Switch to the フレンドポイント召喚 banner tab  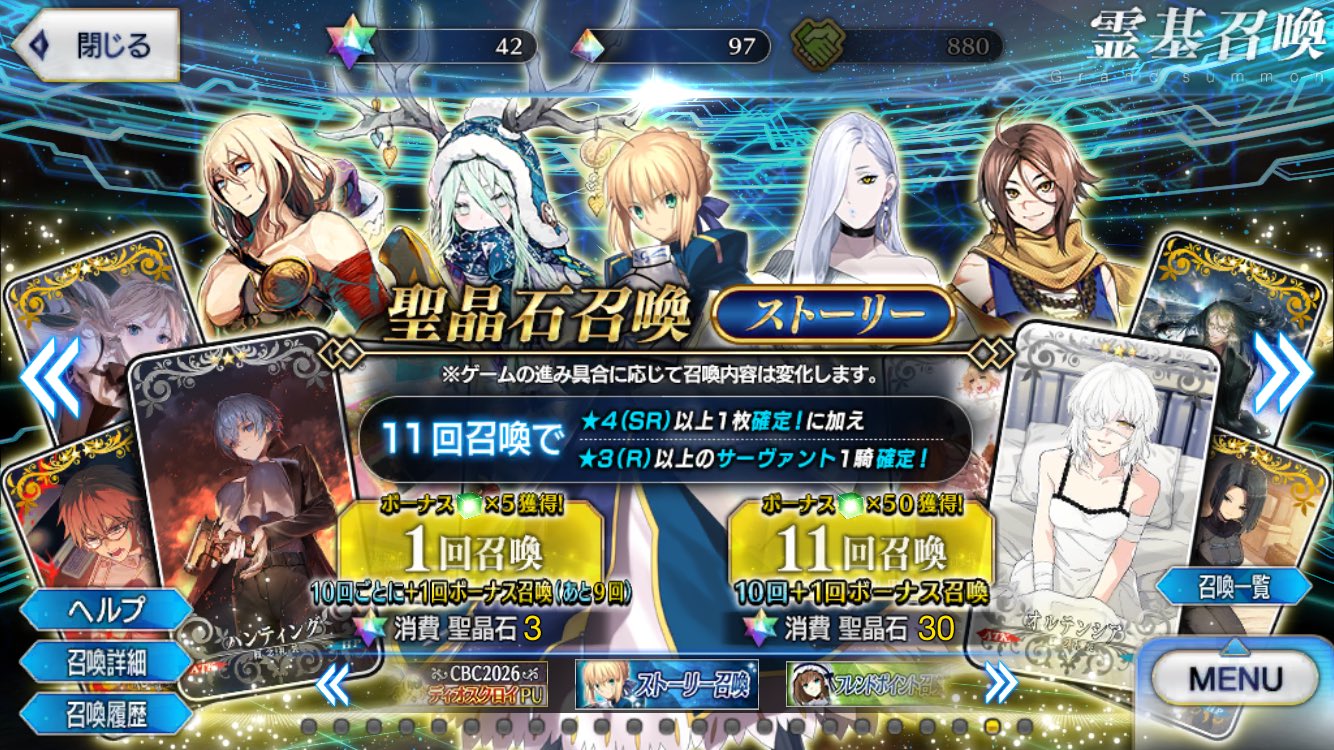click(867, 685)
